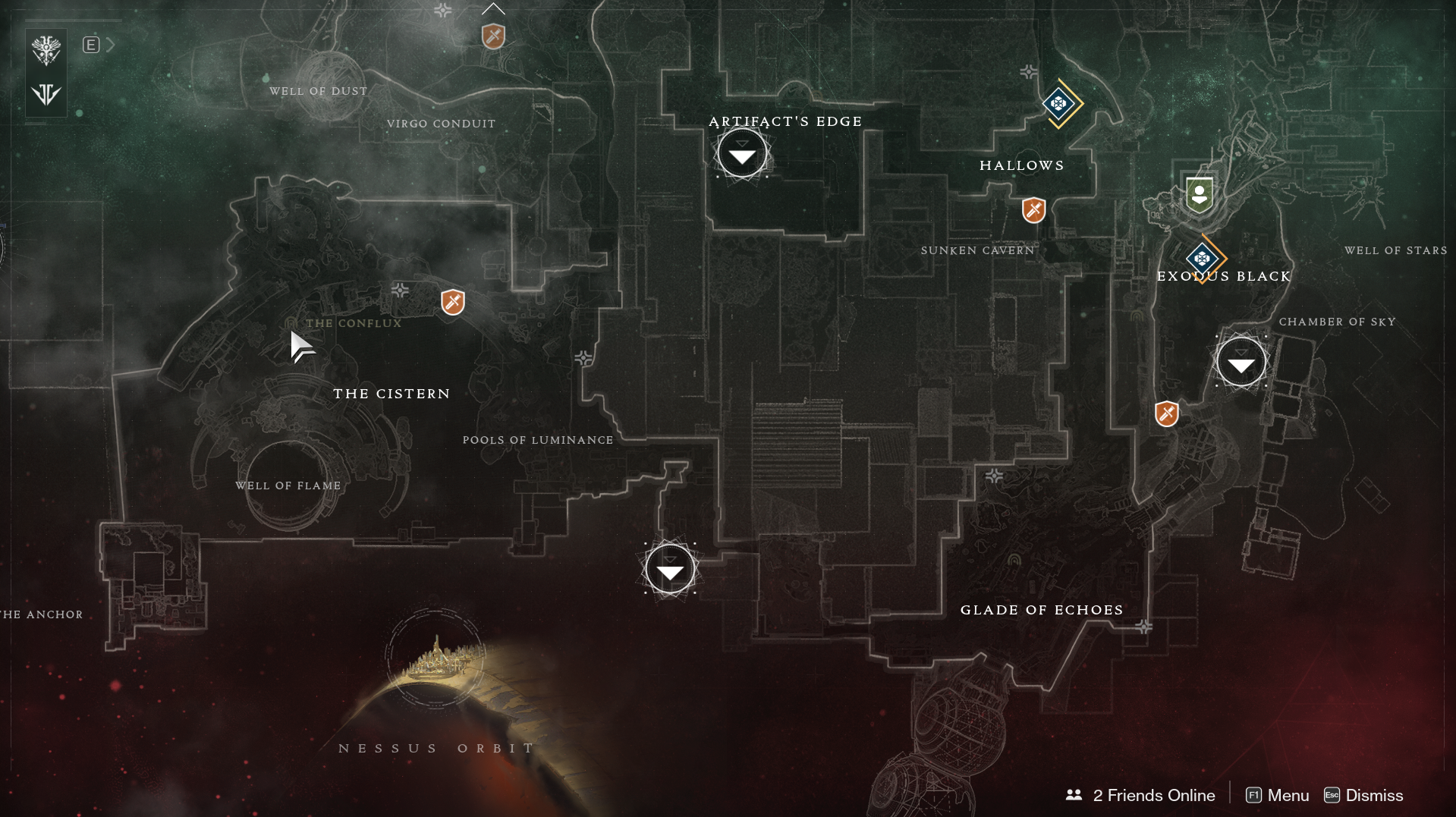Image resolution: width=1456 pixels, height=817 pixels.
Task: Select the adventure shield beside The Conflux
Action: point(453,302)
